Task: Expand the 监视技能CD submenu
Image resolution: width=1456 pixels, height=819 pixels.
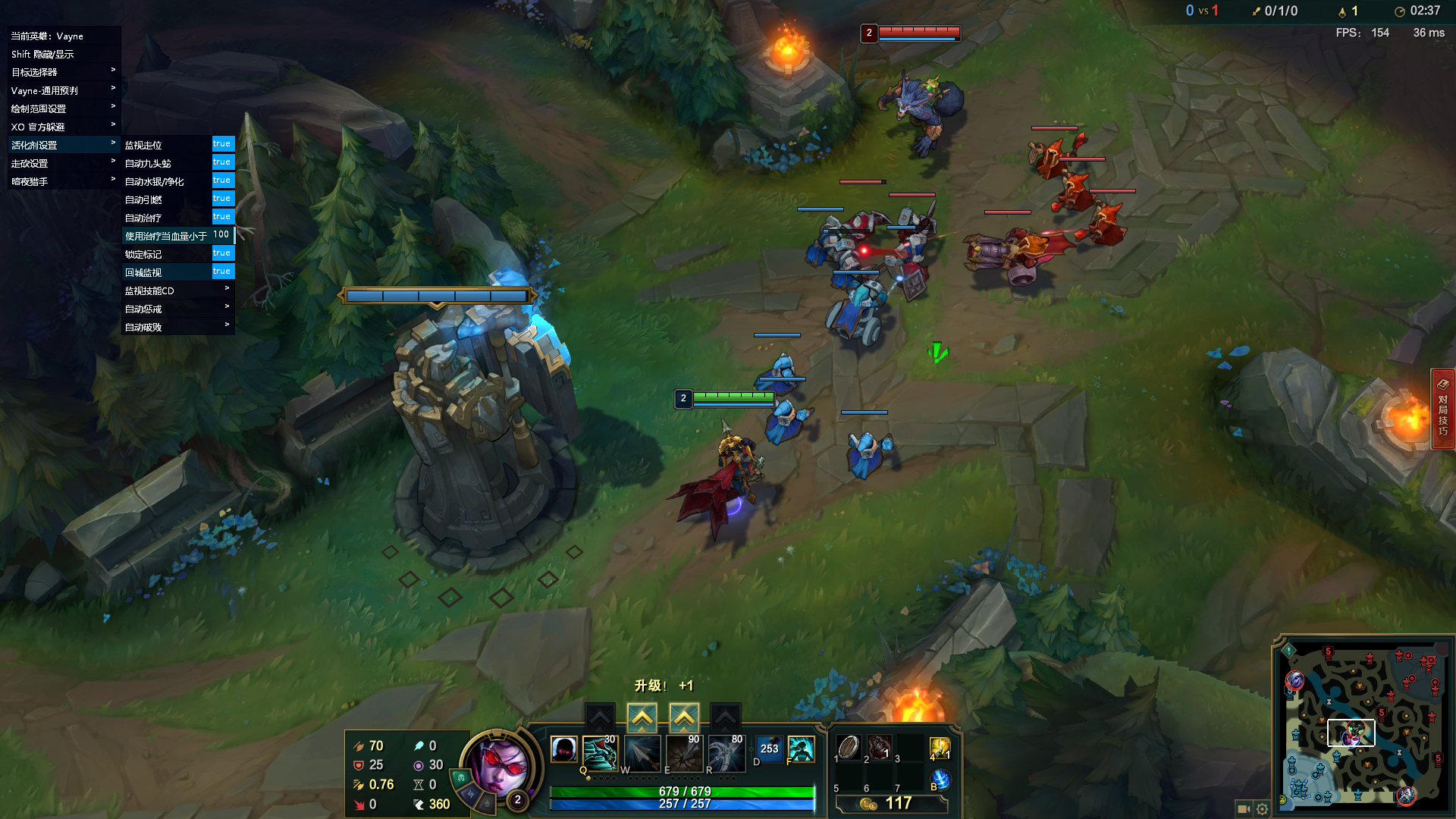Action: pyautogui.click(x=178, y=290)
